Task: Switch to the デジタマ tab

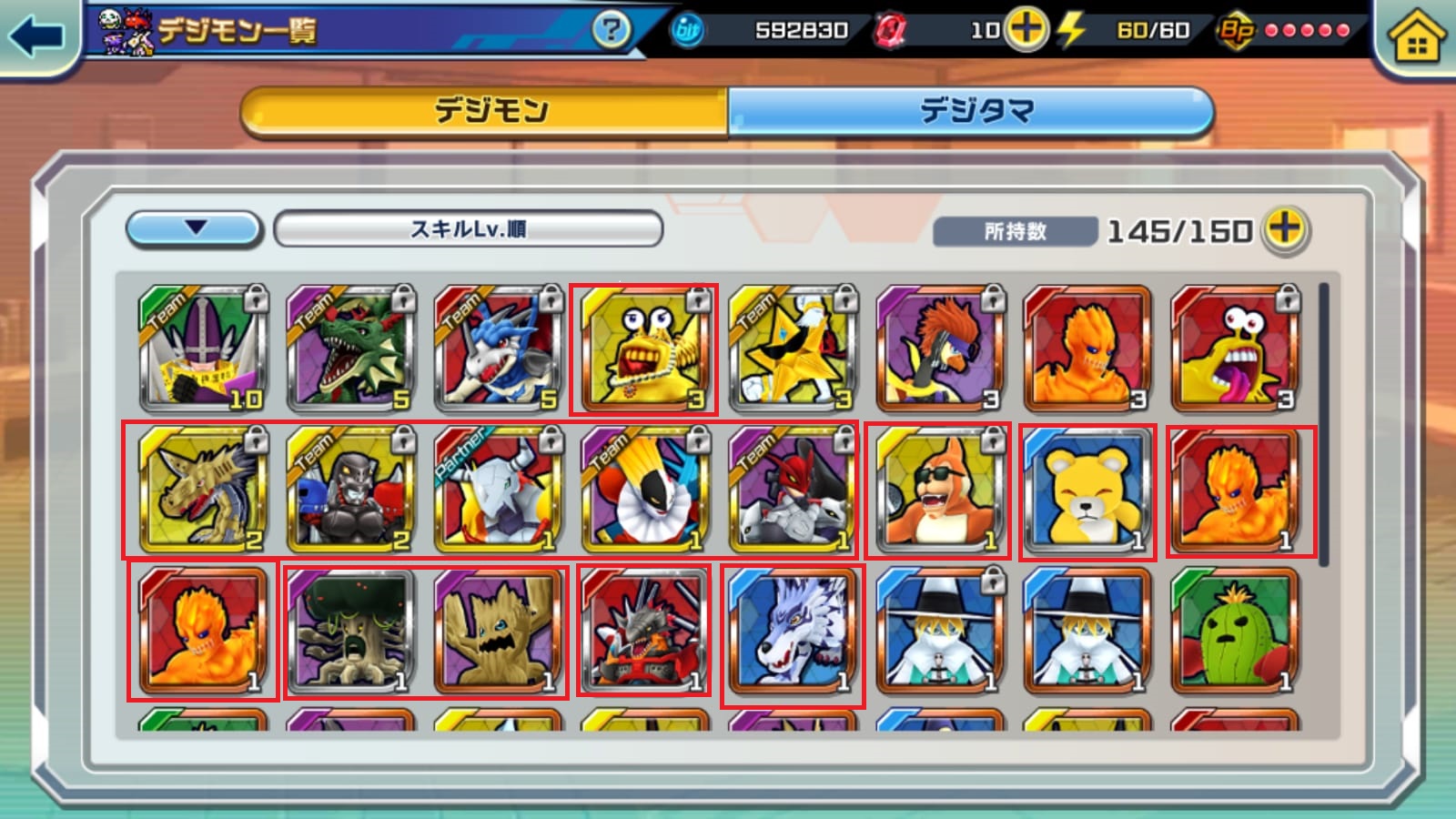Action: (972, 112)
